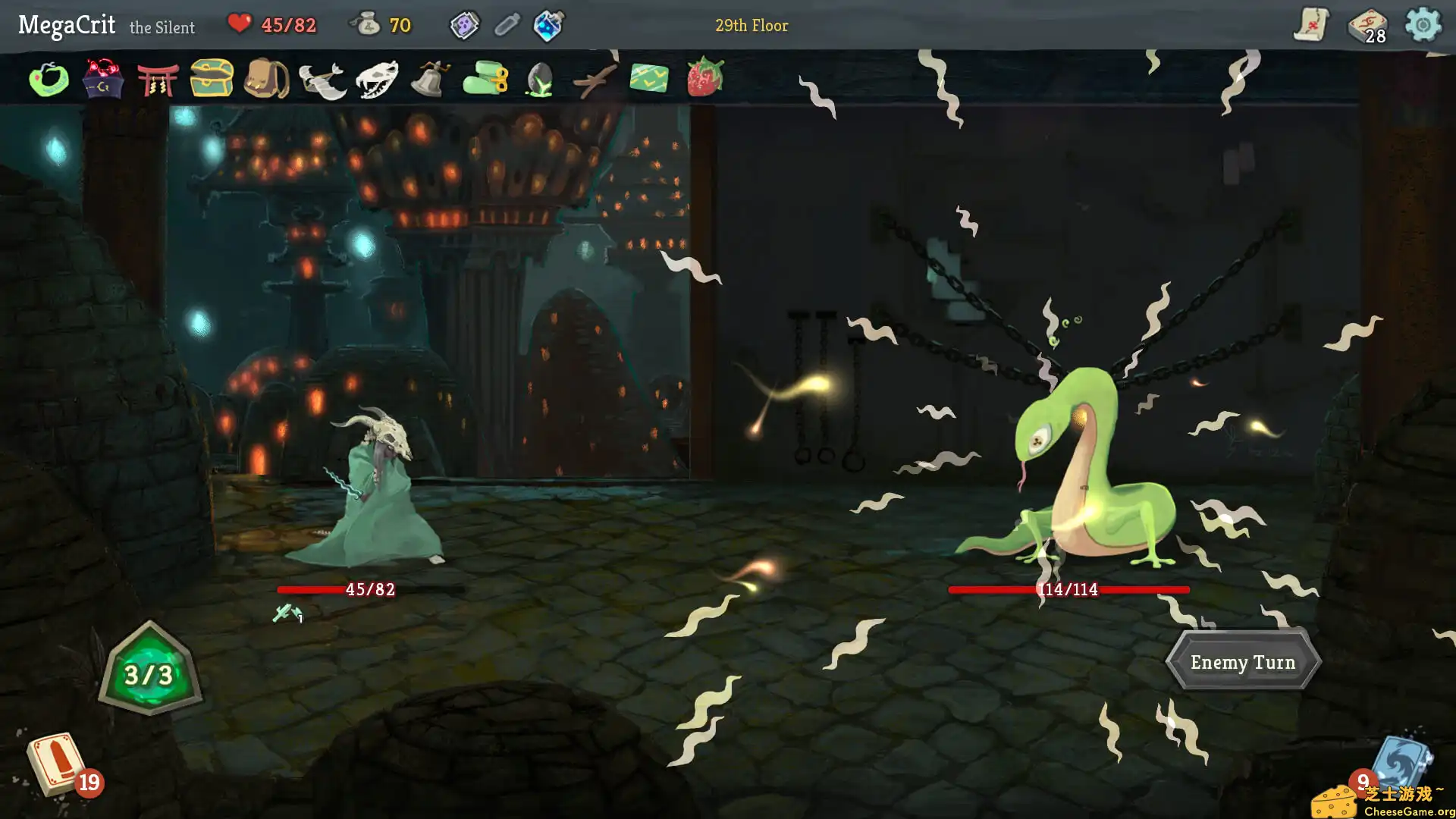This screenshot has height=819, width=1456.
Task: Inspect the Bag of Preparation relic
Action: pyautogui.click(x=267, y=80)
